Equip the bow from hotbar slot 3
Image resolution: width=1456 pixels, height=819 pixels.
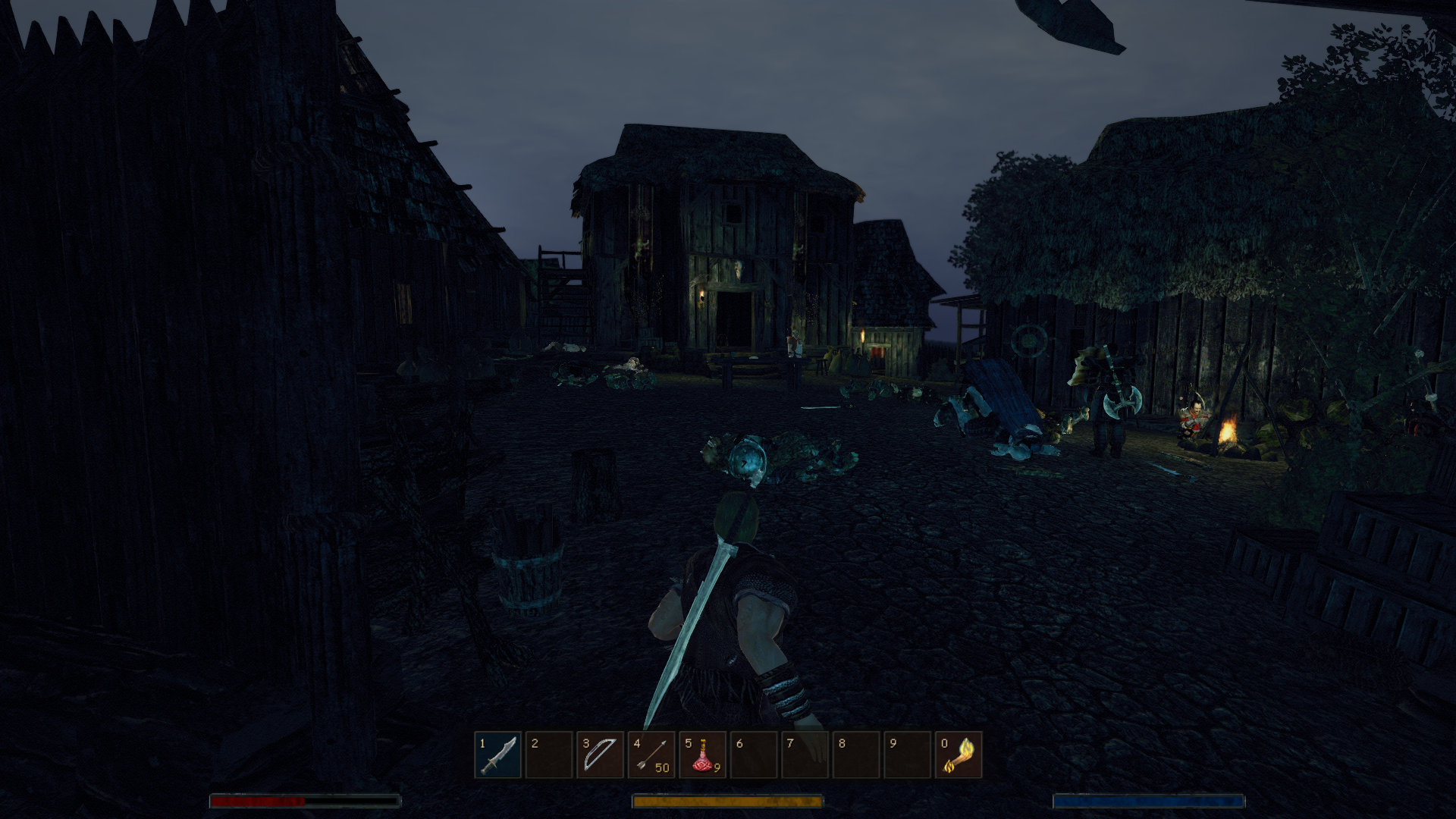pos(600,755)
